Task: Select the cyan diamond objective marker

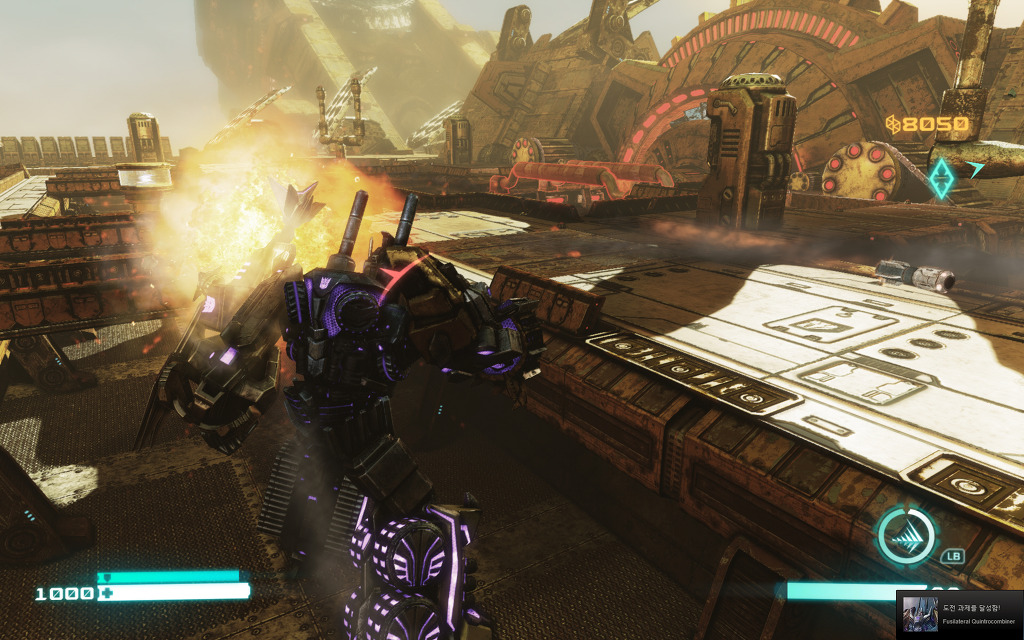Action: click(940, 177)
